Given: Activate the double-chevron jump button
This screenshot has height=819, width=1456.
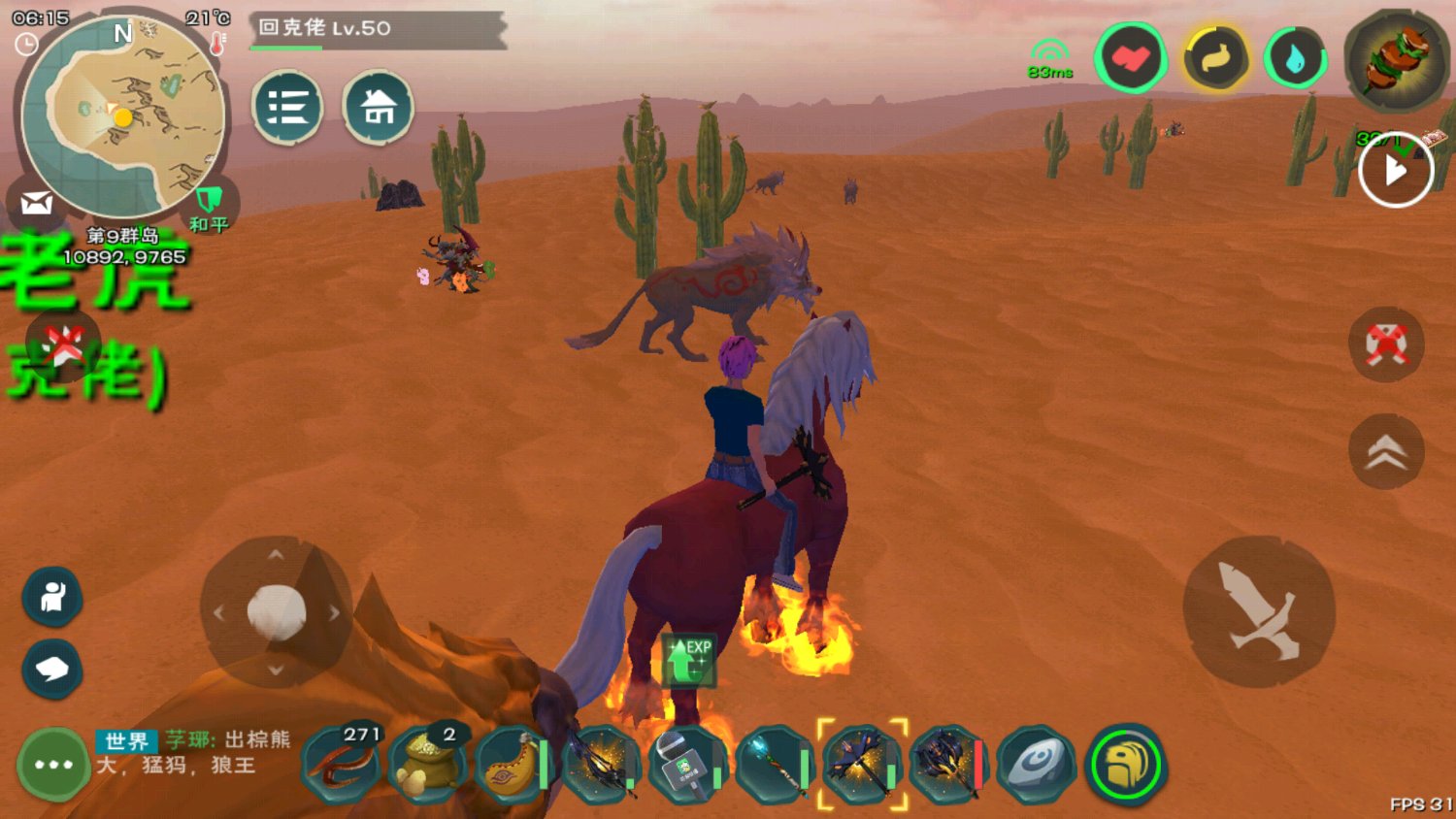Looking at the screenshot, I should point(1386,451).
